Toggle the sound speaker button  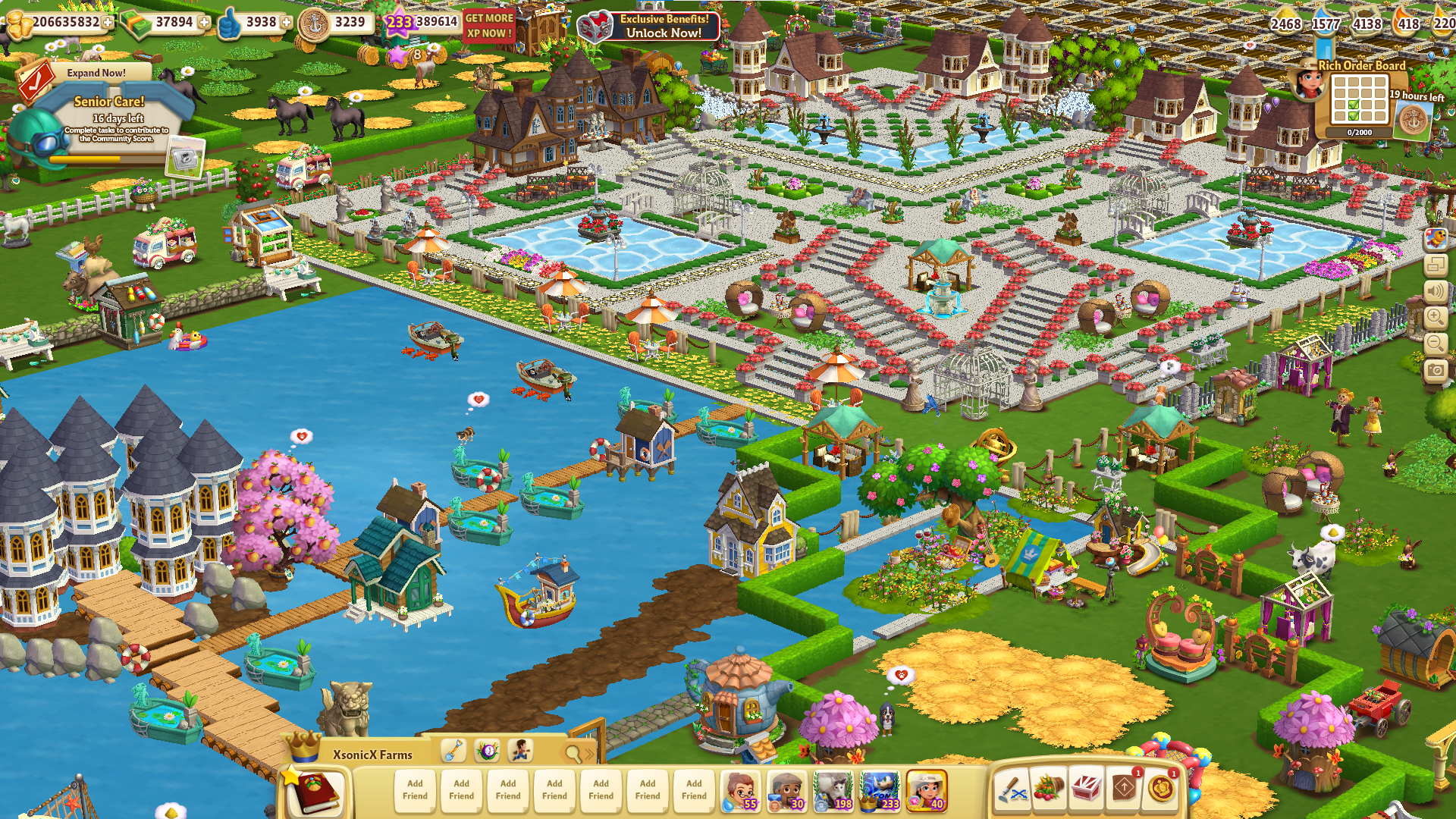(1436, 292)
